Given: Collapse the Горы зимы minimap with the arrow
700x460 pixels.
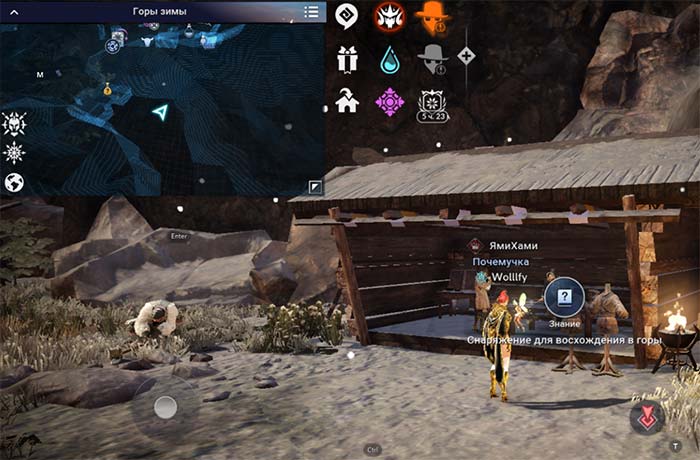Looking at the screenshot, I should [15, 11].
